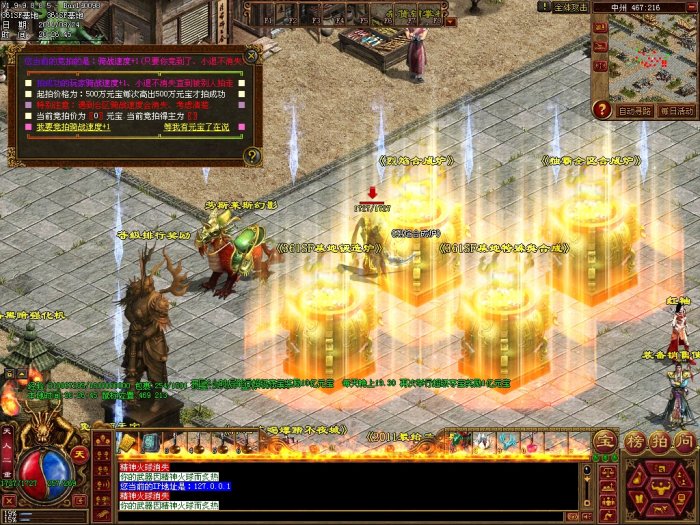The image size is (700, 525).
Task: Open the 拍 auction button
Action: click(x=660, y=441)
